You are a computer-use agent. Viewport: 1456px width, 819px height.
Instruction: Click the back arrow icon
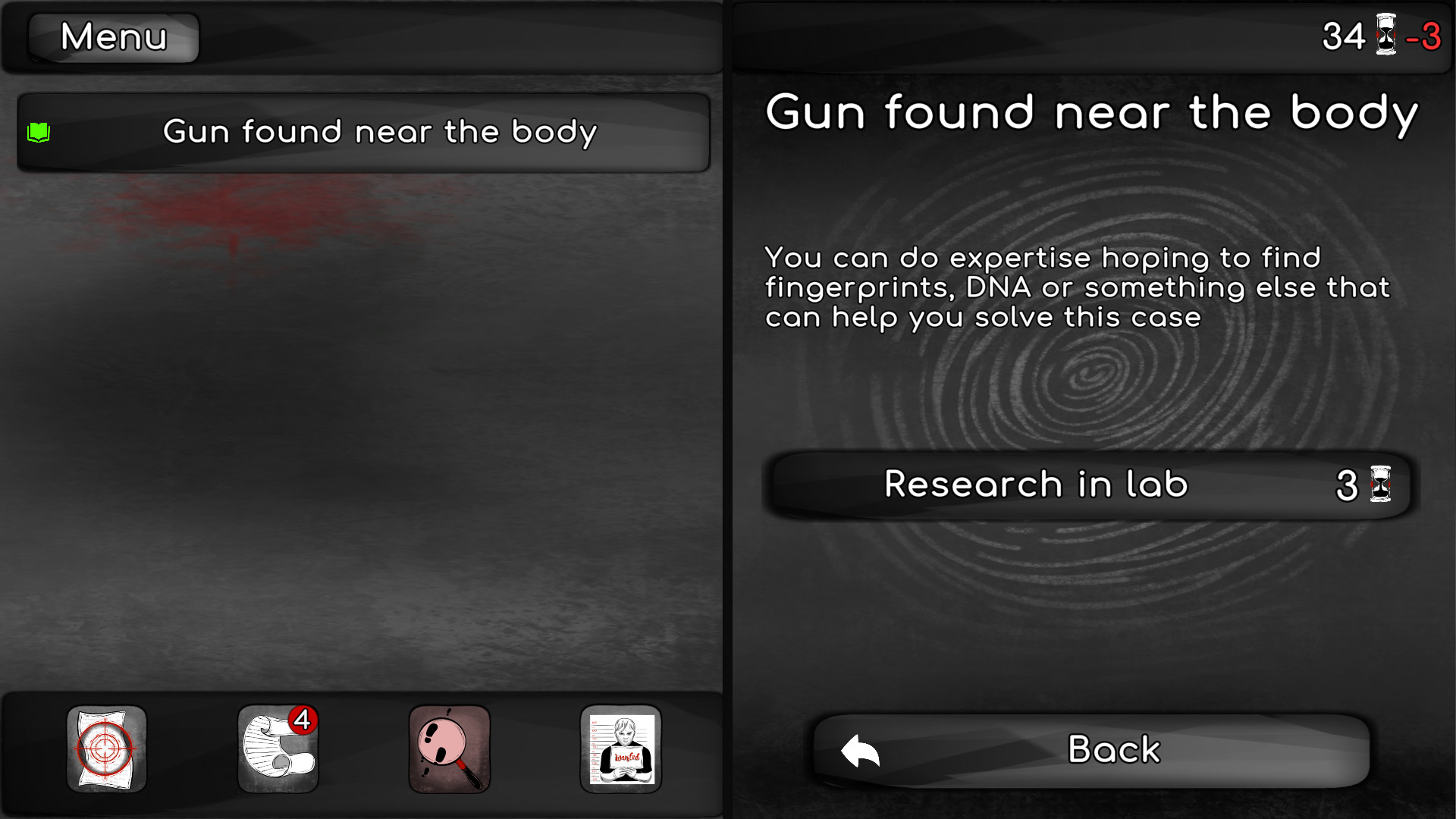[860, 749]
